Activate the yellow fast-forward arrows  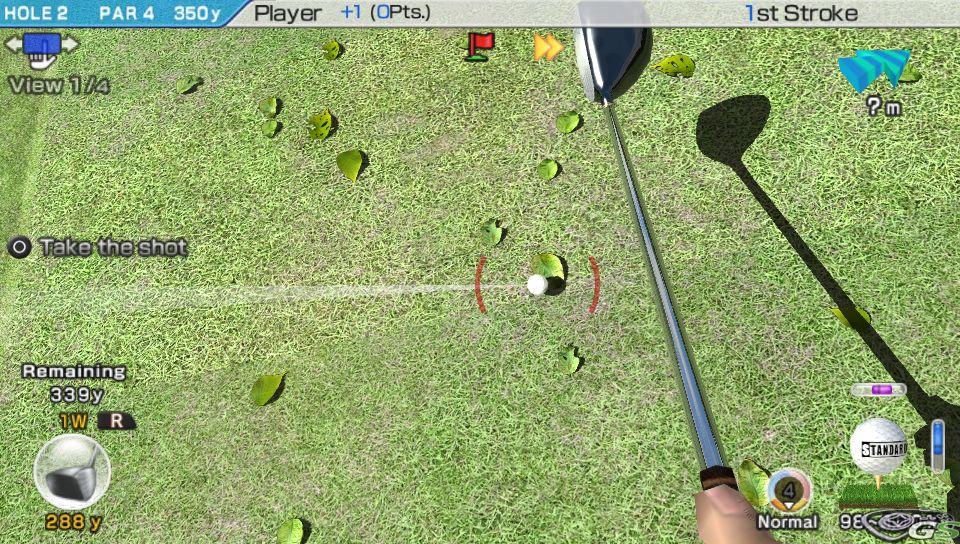[547, 46]
